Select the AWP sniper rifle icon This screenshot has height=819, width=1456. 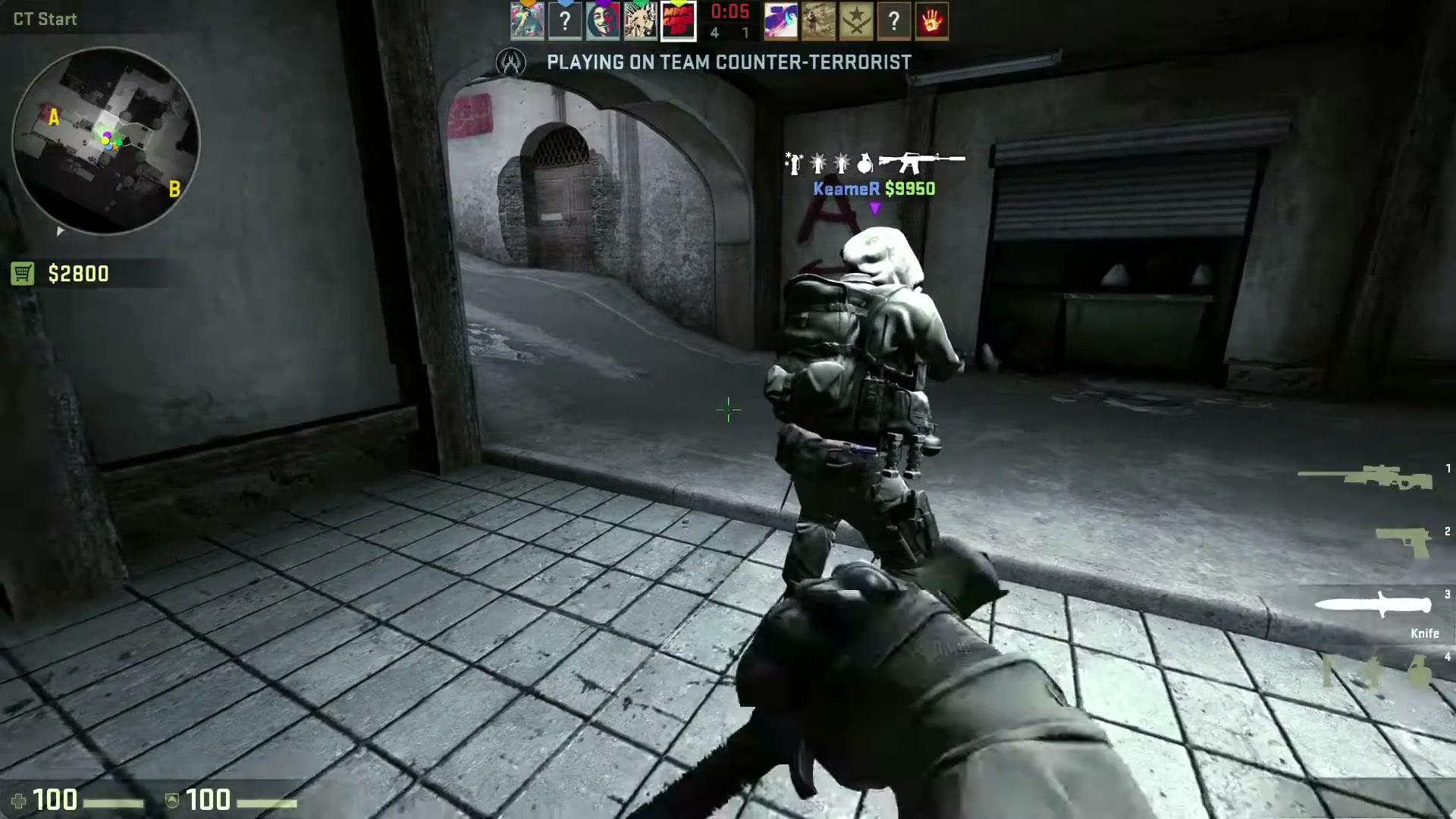1366,476
